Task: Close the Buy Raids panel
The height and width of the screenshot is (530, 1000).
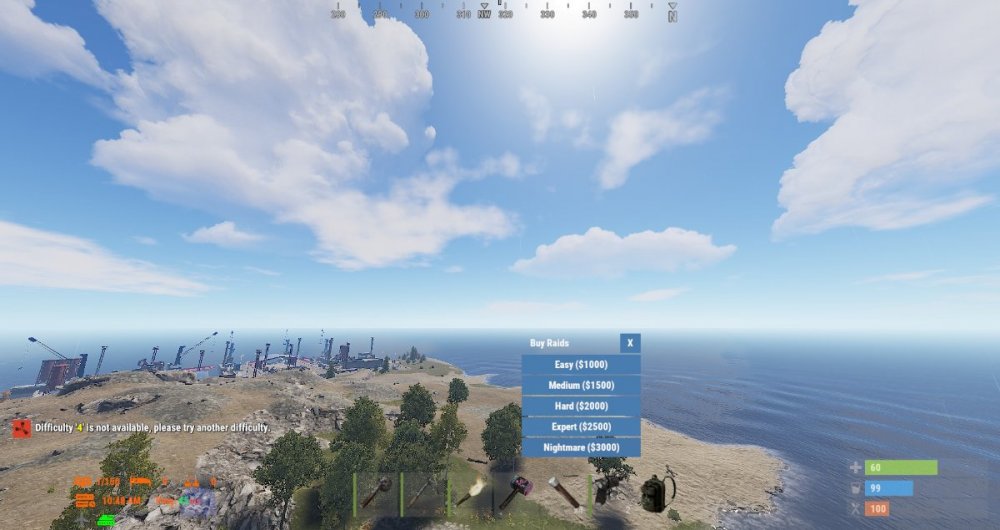Action: [630, 343]
